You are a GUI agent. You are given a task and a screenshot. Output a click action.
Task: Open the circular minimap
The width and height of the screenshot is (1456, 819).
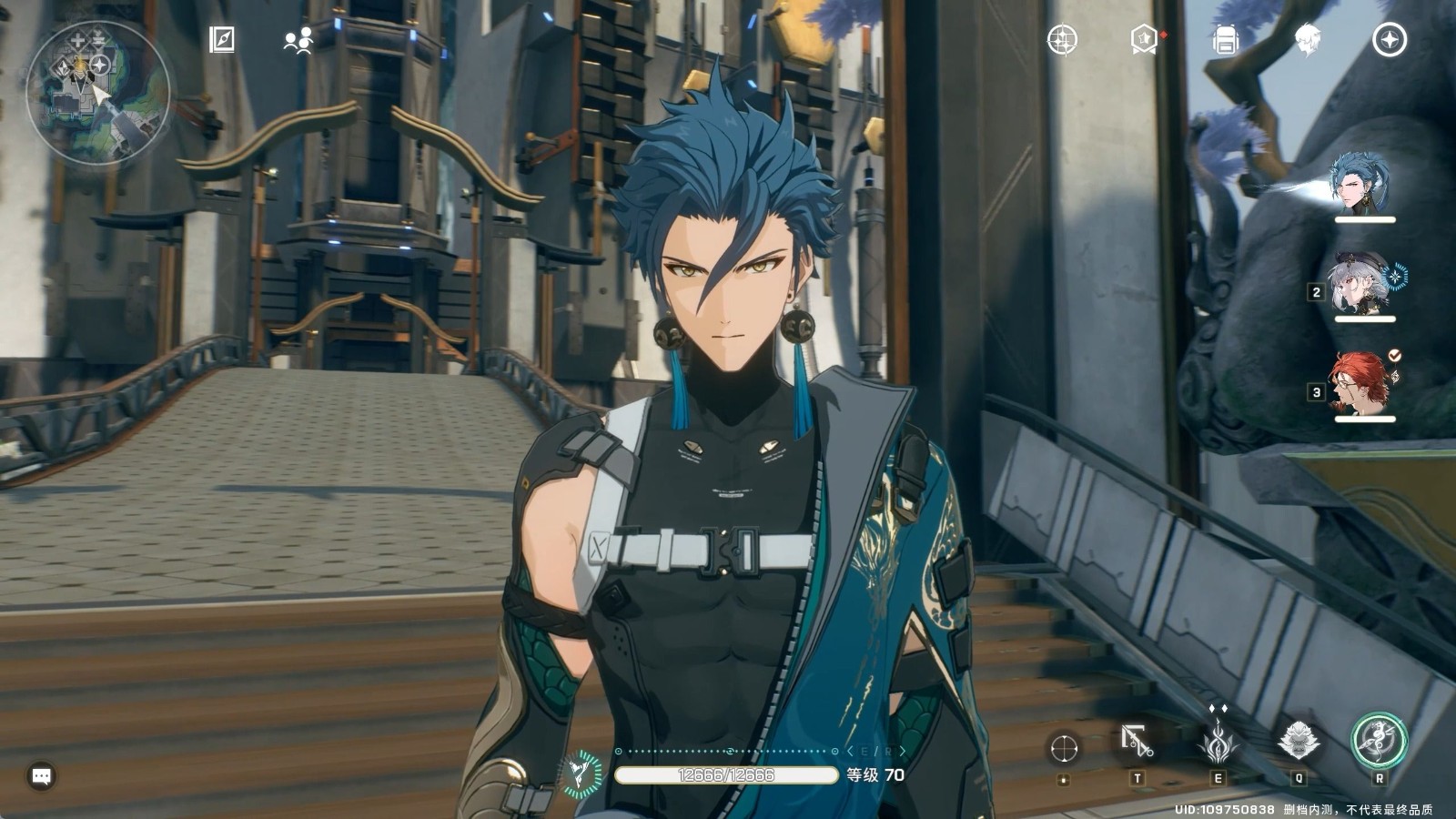(98, 92)
